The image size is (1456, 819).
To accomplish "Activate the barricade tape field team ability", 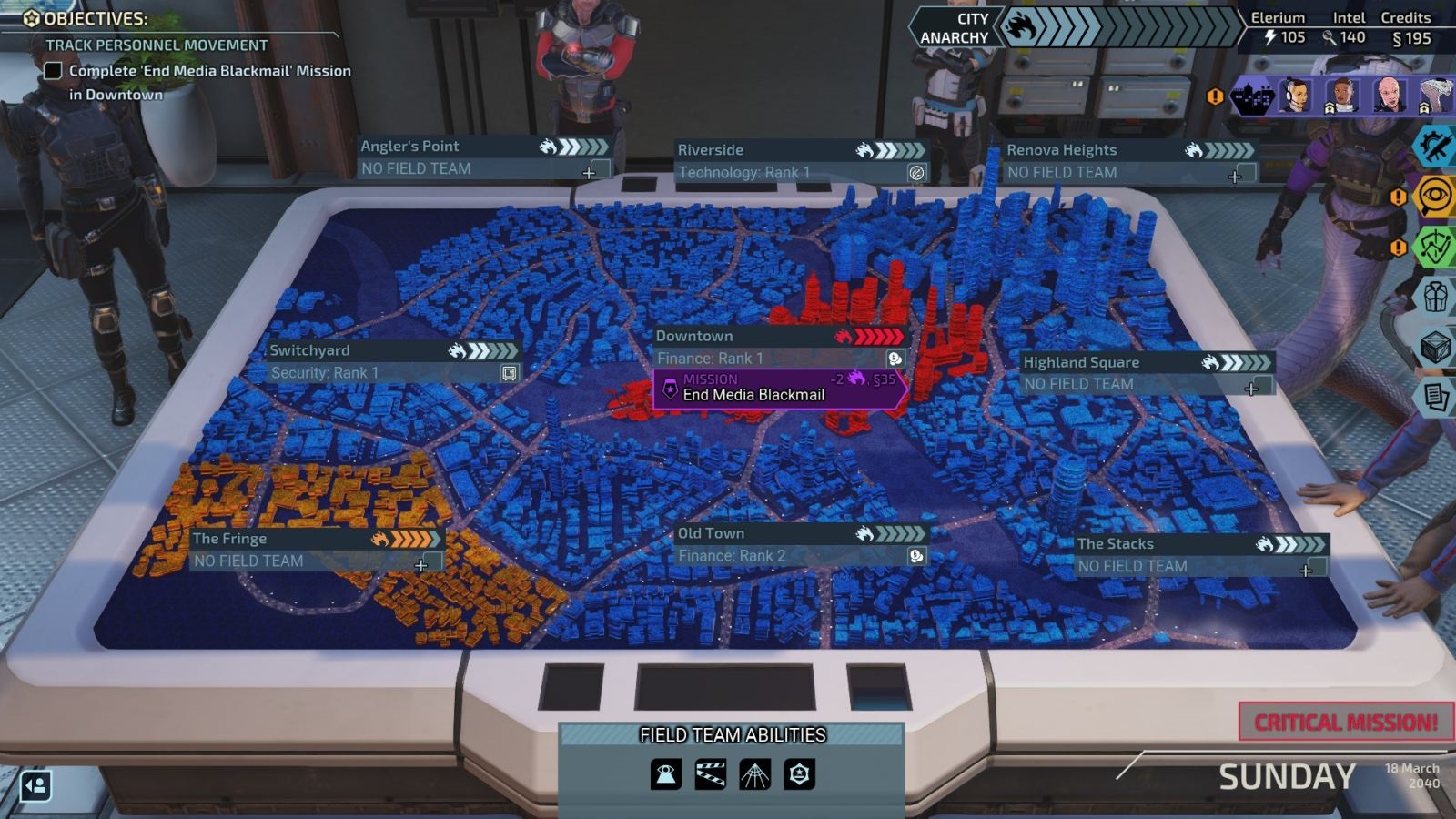I will point(711,774).
